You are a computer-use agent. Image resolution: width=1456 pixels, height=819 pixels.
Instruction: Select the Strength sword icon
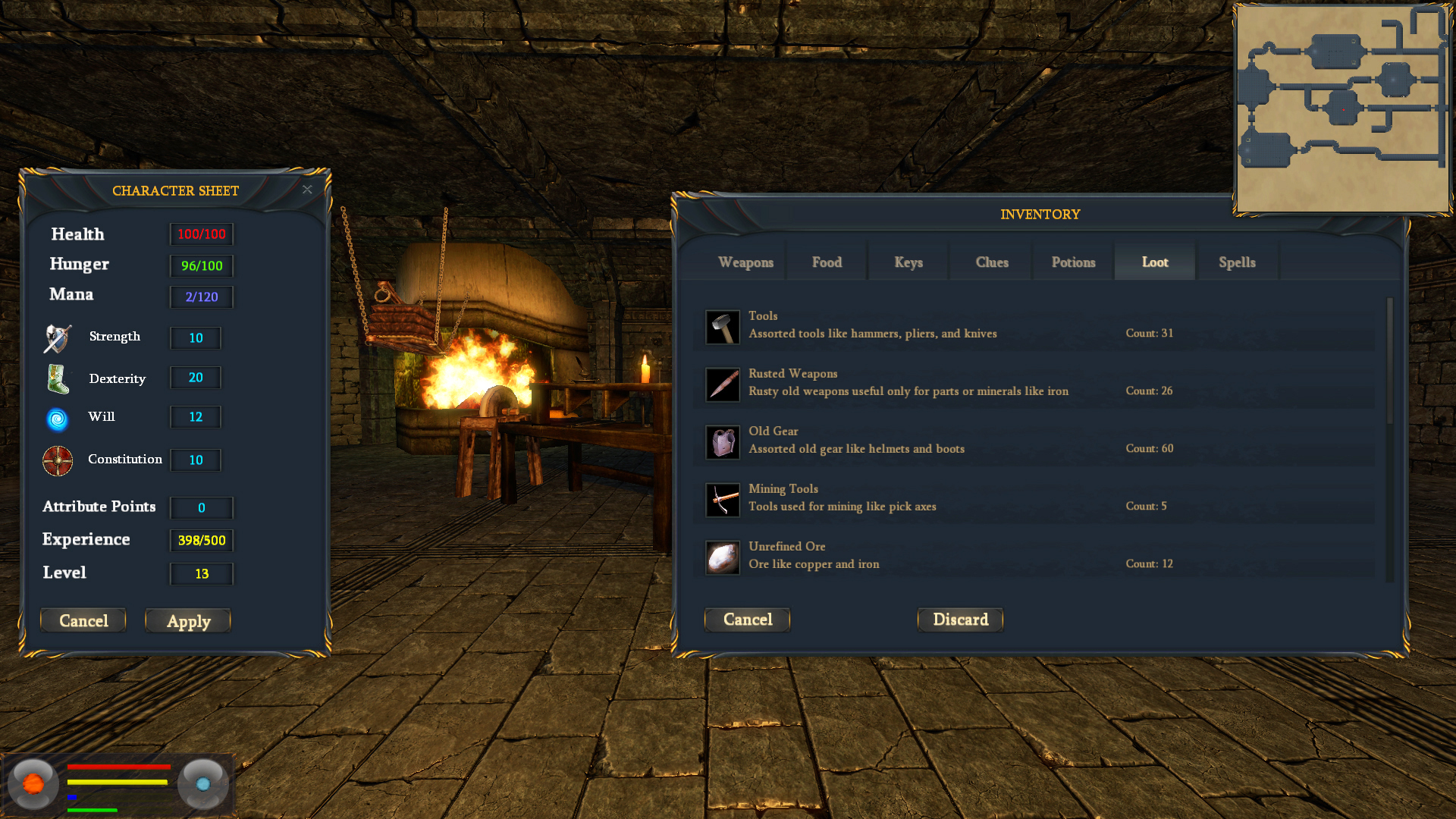click(x=58, y=338)
